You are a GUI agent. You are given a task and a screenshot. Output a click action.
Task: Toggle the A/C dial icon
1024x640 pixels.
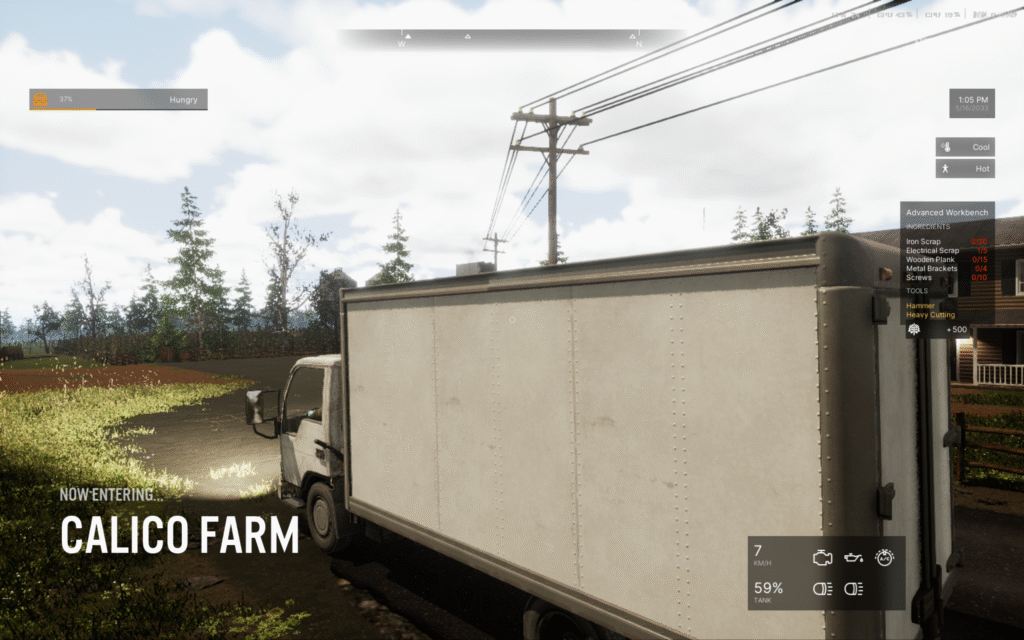884,556
